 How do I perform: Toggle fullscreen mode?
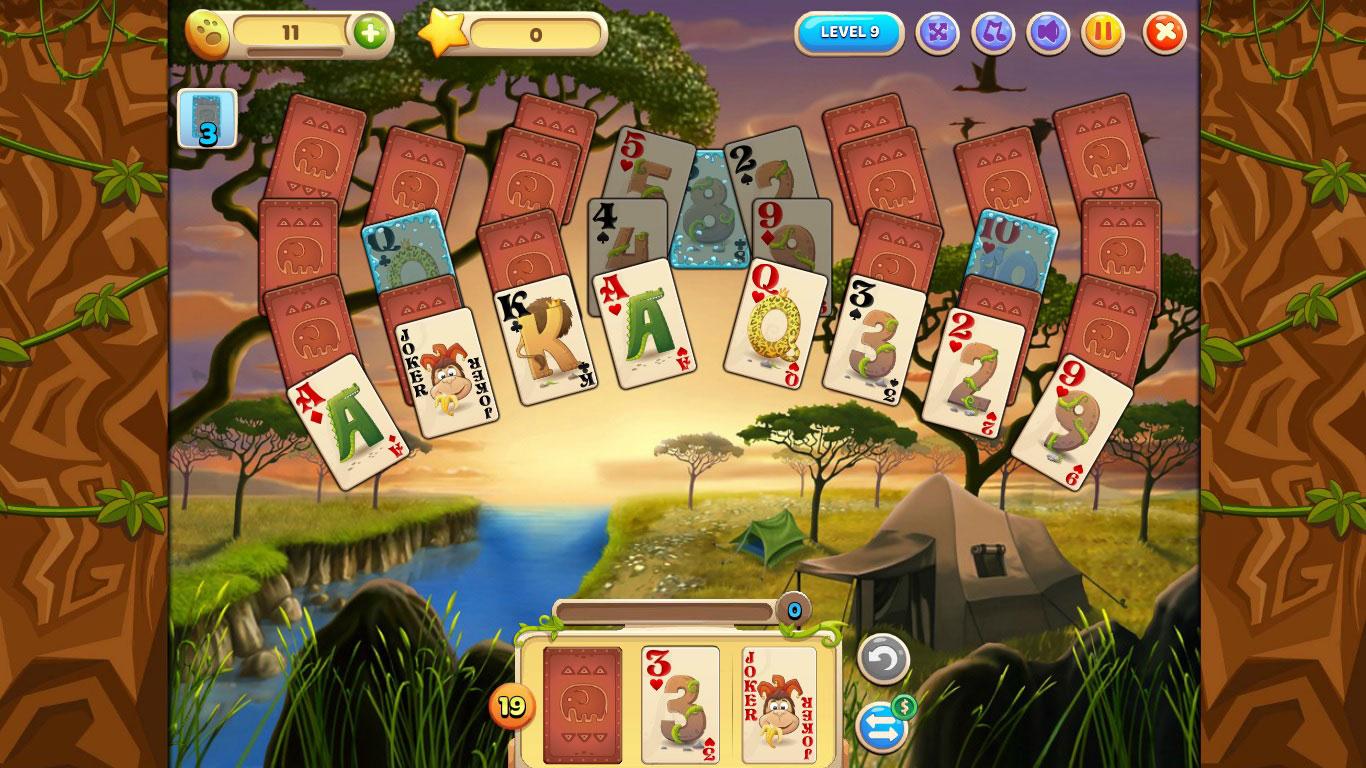[936, 33]
